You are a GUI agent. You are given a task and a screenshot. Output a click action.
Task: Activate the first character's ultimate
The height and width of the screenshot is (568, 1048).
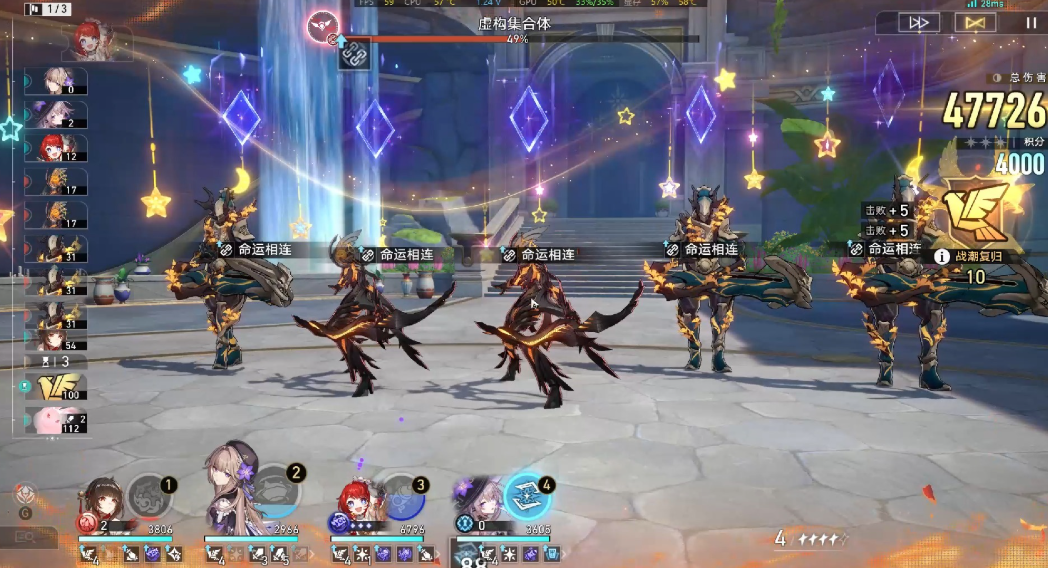(150, 494)
